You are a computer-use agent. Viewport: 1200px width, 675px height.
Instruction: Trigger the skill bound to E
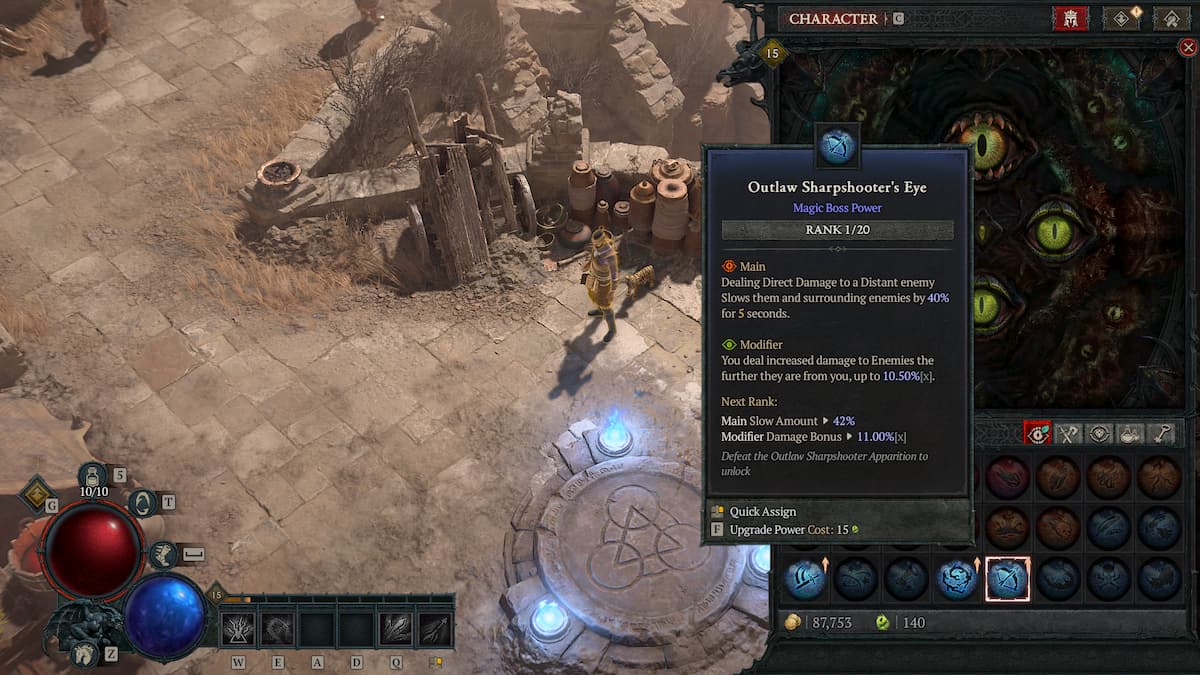(276, 629)
